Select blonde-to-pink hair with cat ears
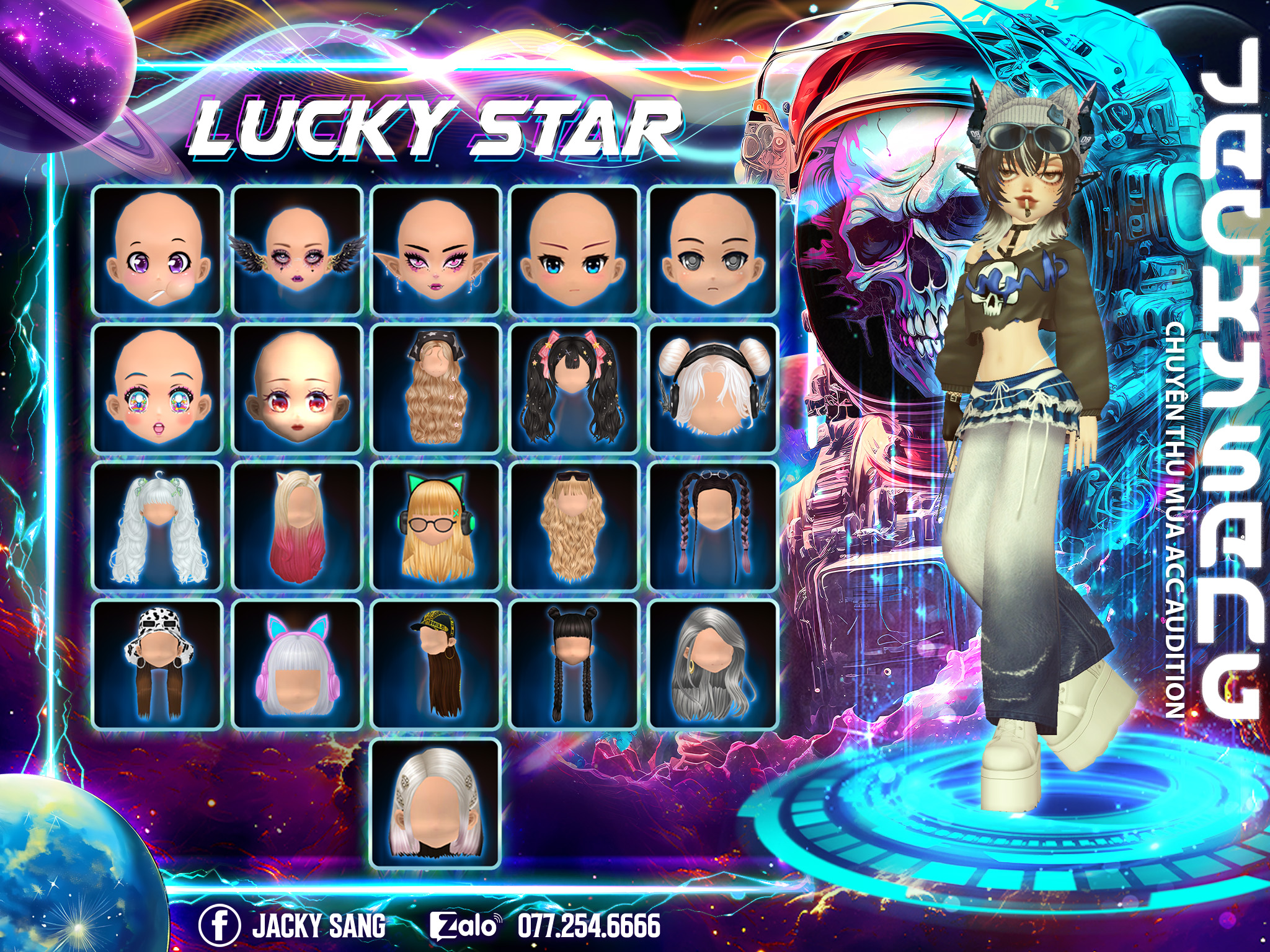This screenshot has height=952, width=1270. pyautogui.click(x=297, y=527)
